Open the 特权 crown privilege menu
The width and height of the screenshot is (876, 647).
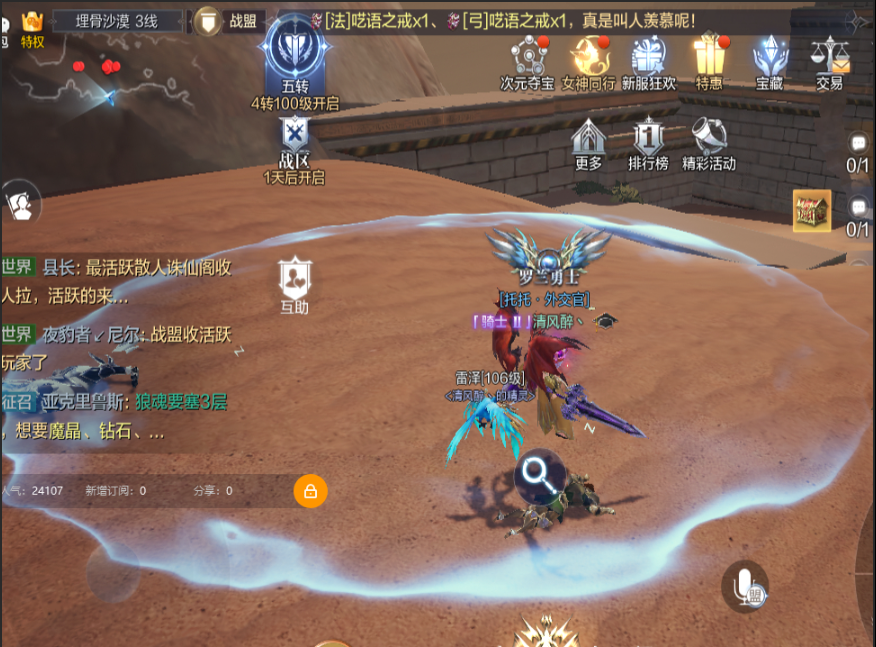(32, 27)
